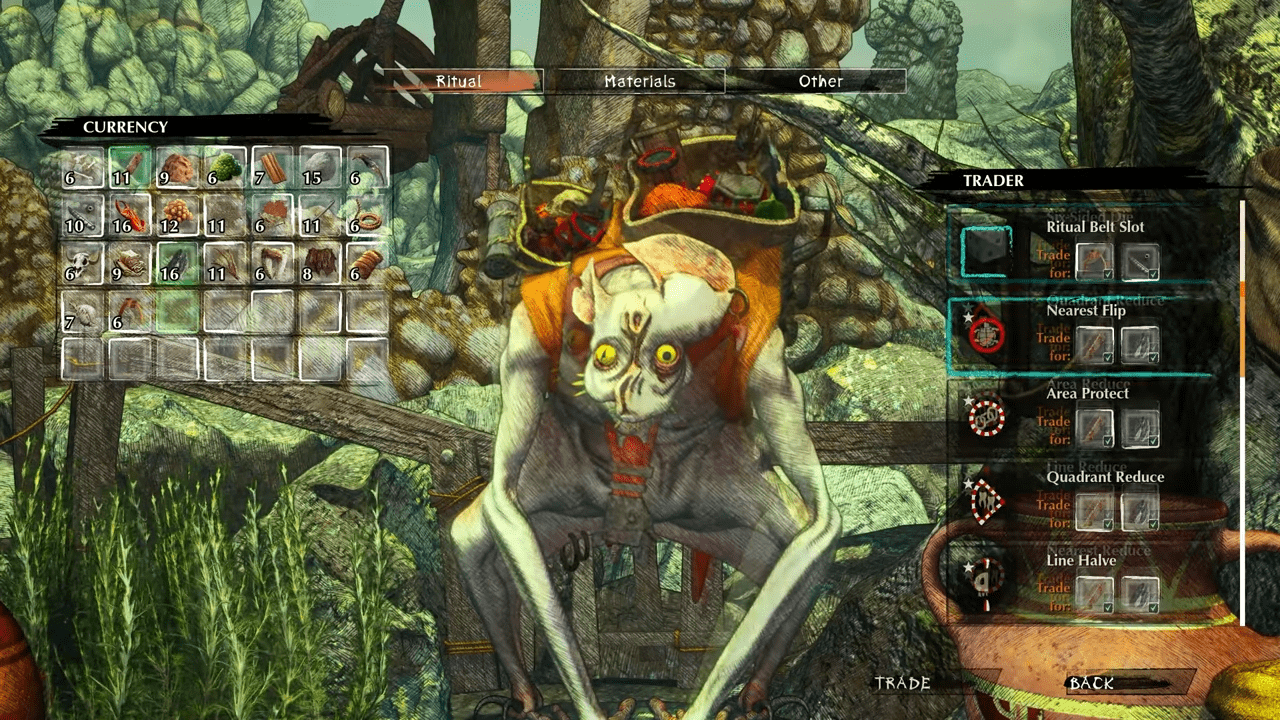Click the orange egg cluster currency slot

[x=178, y=215]
